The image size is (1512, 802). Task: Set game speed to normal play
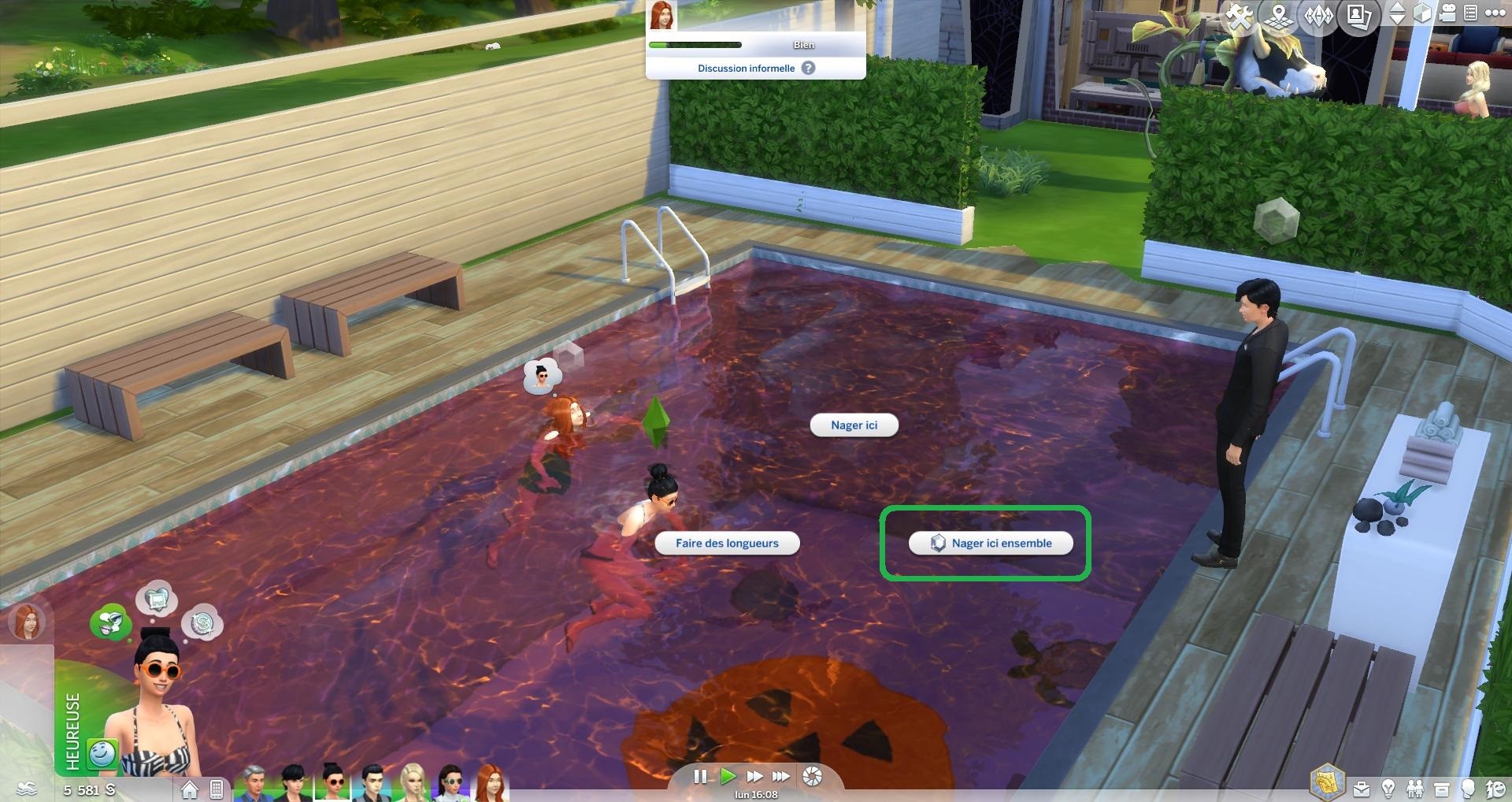click(728, 777)
